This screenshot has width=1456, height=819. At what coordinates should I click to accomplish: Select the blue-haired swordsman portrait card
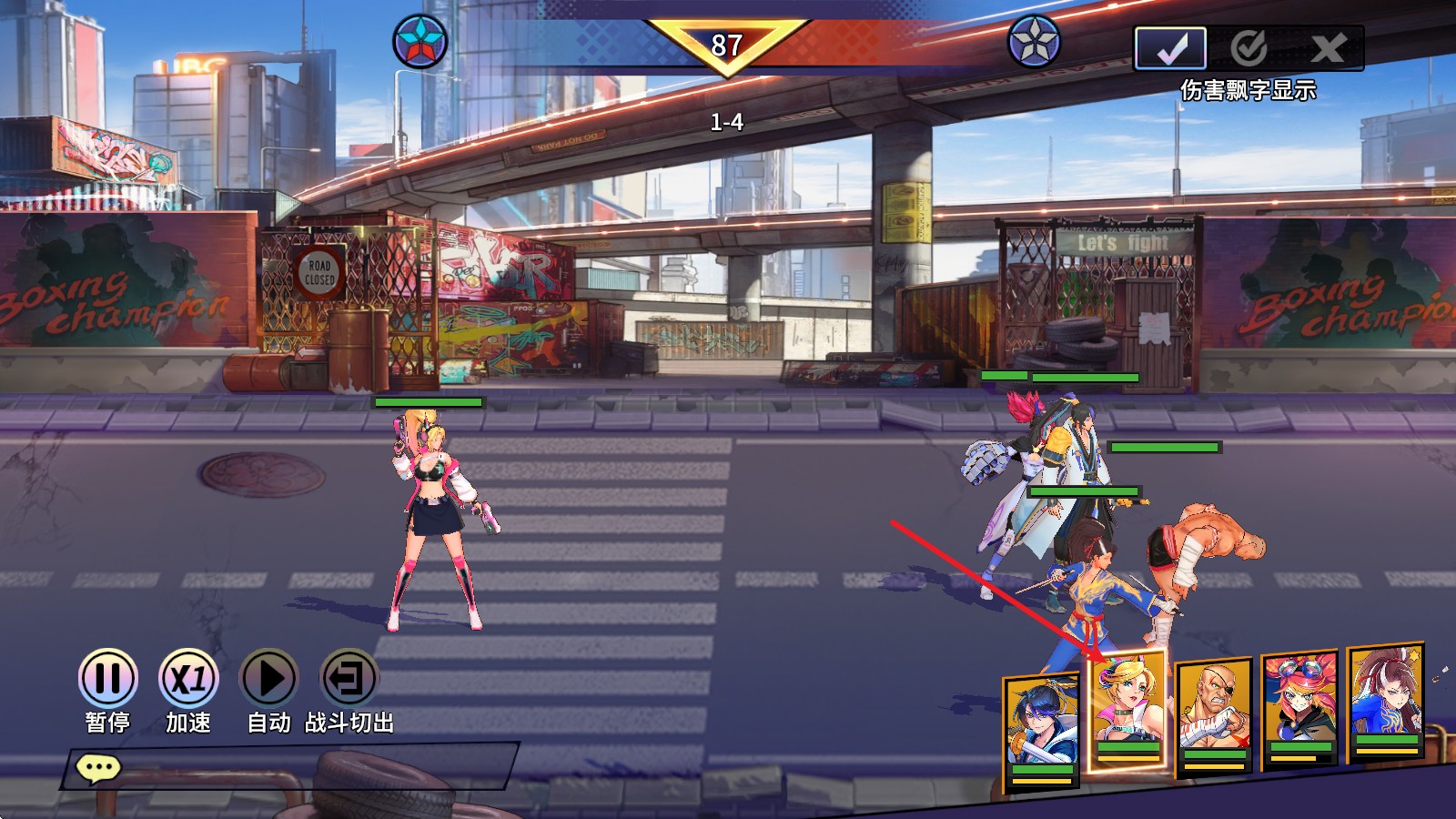coord(1041,730)
